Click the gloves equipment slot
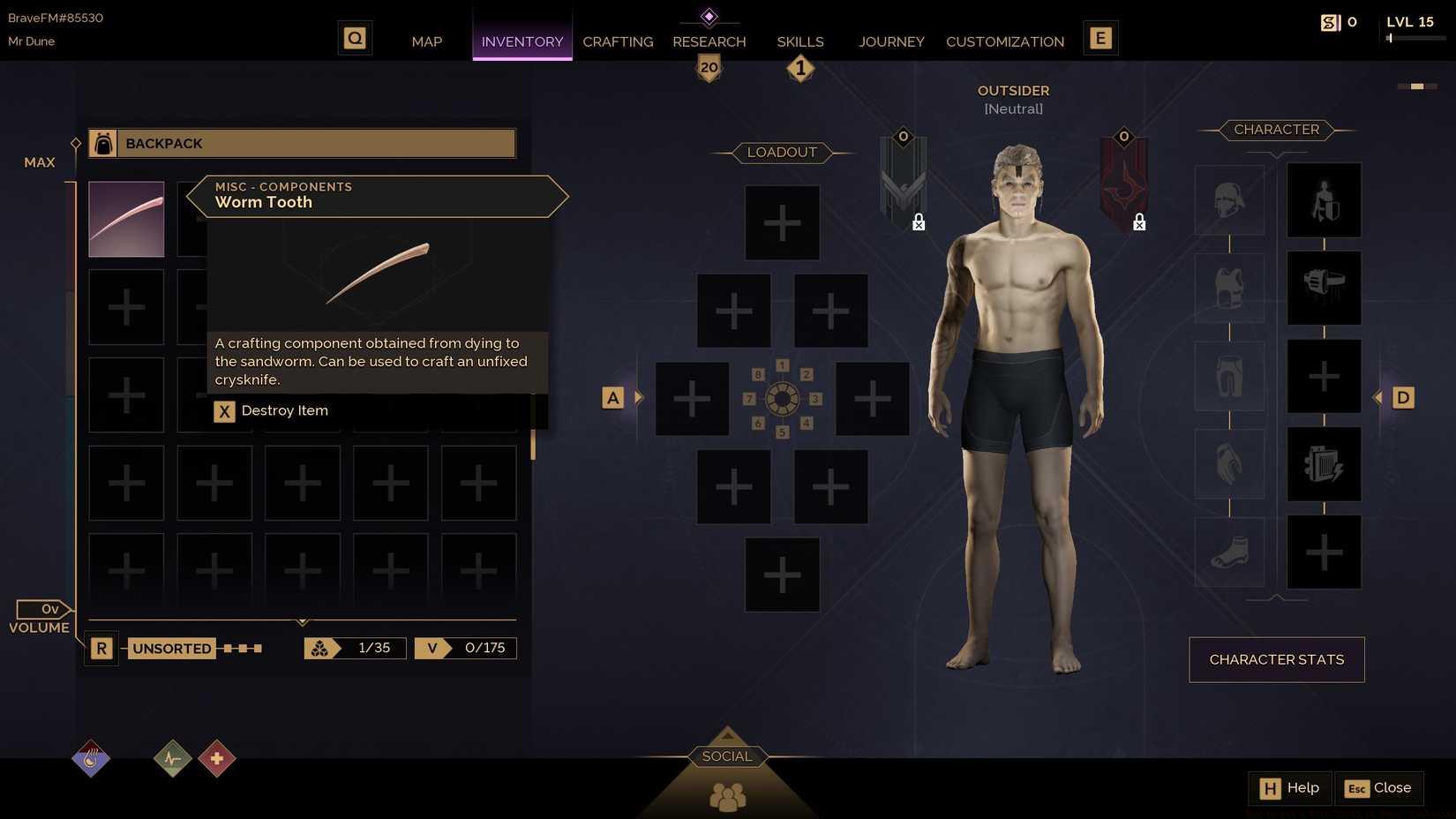This screenshot has width=1456, height=819. point(1228,465)
